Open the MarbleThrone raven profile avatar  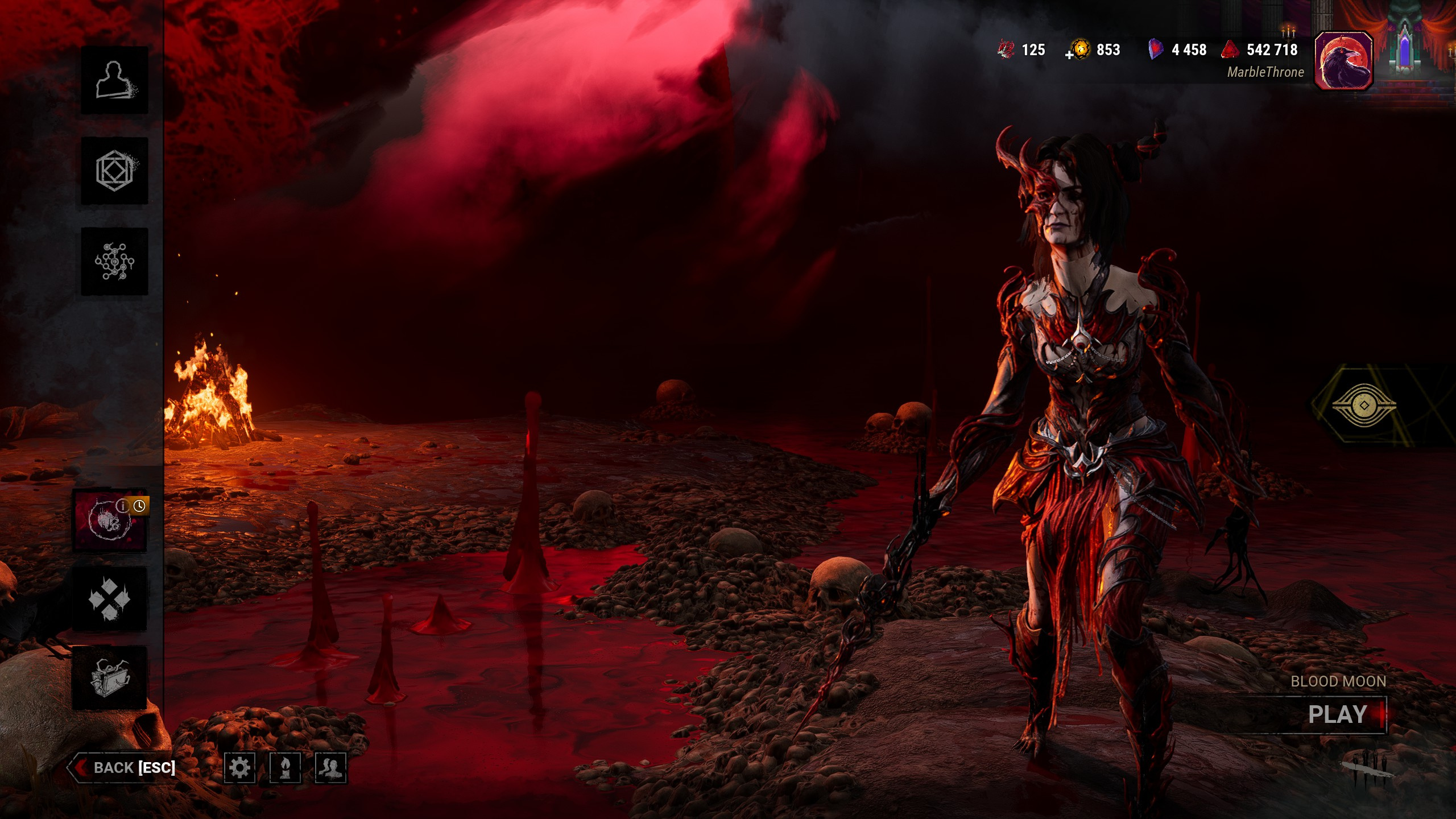click(1343, 61)
